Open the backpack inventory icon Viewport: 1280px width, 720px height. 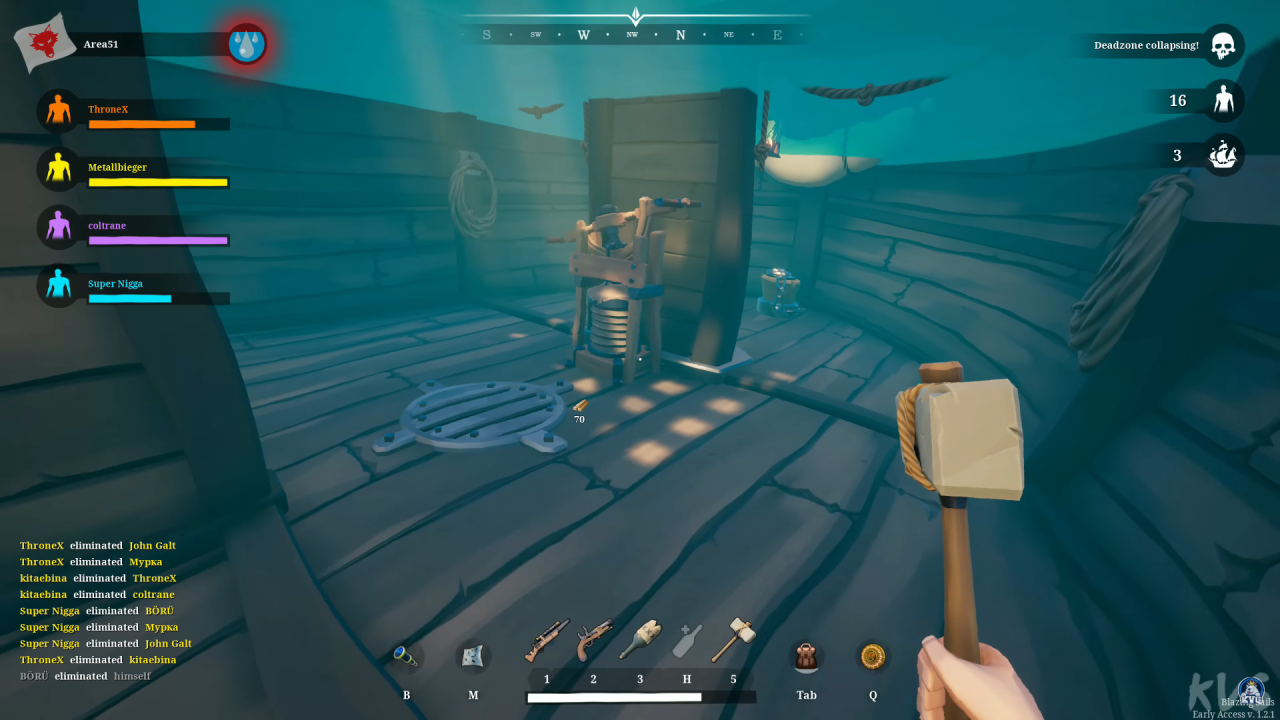(x=807, y=655)
